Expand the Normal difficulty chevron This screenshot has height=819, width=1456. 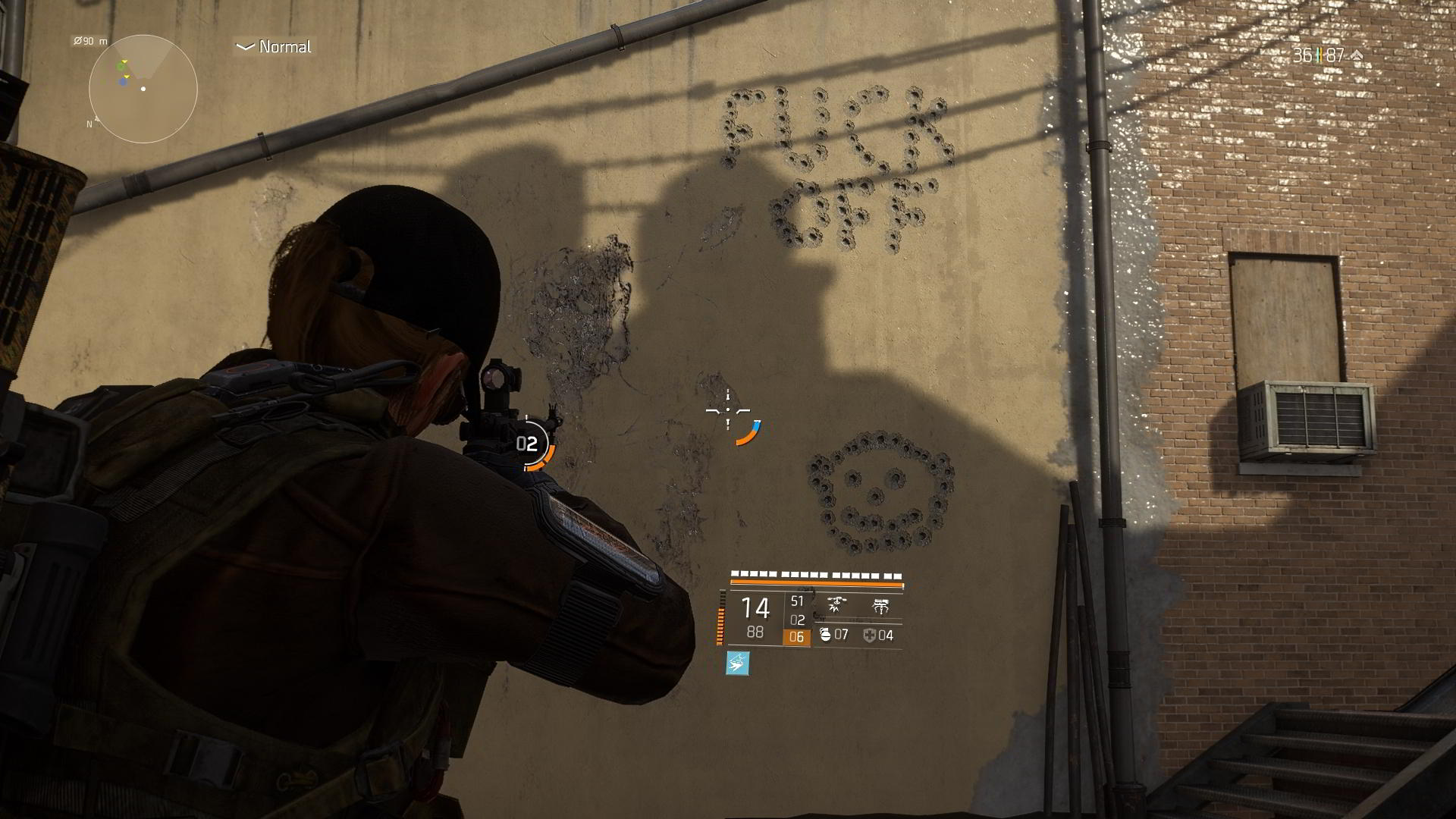245,46
